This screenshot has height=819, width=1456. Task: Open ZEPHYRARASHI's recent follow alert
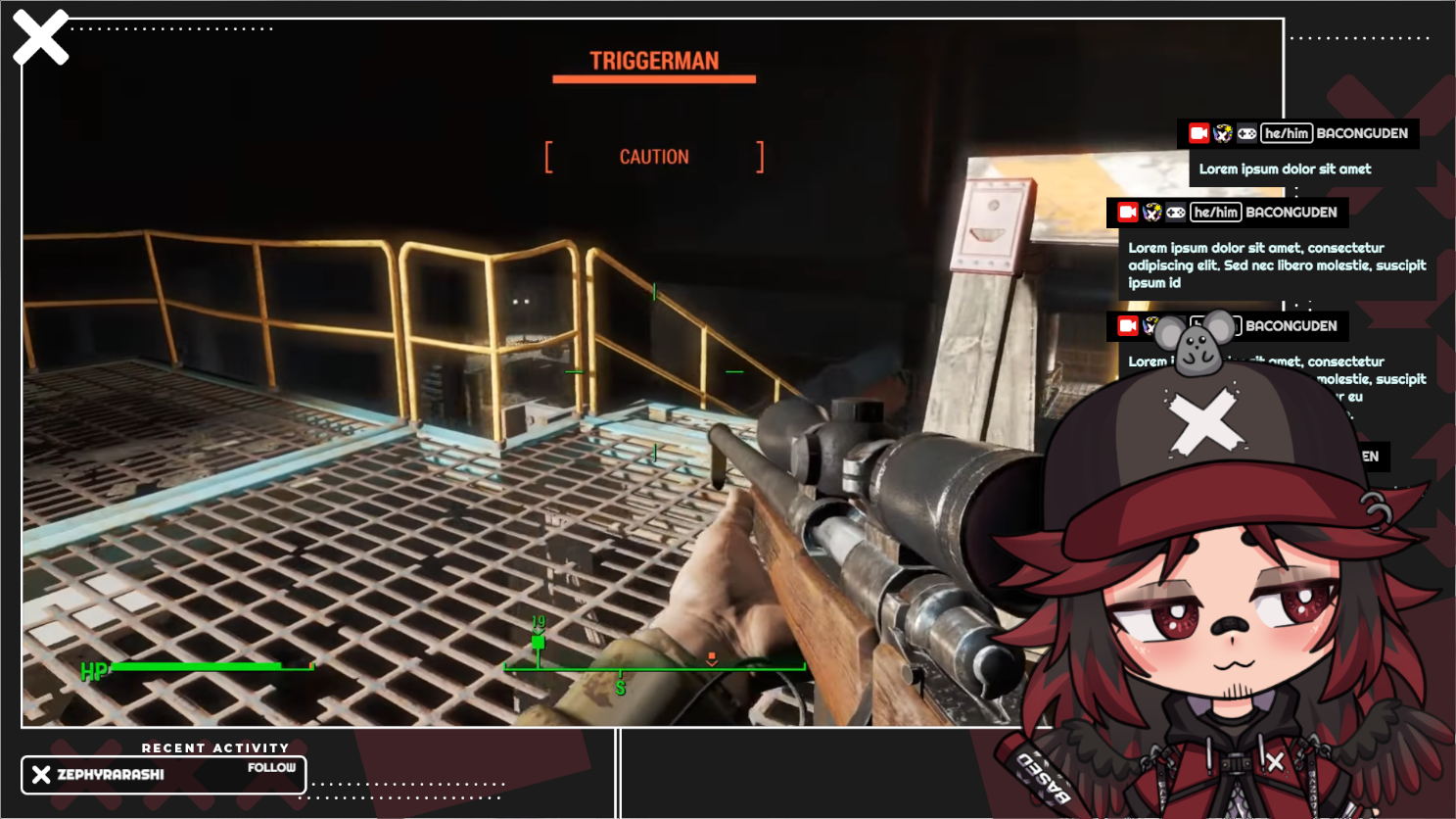pos(164,774)
